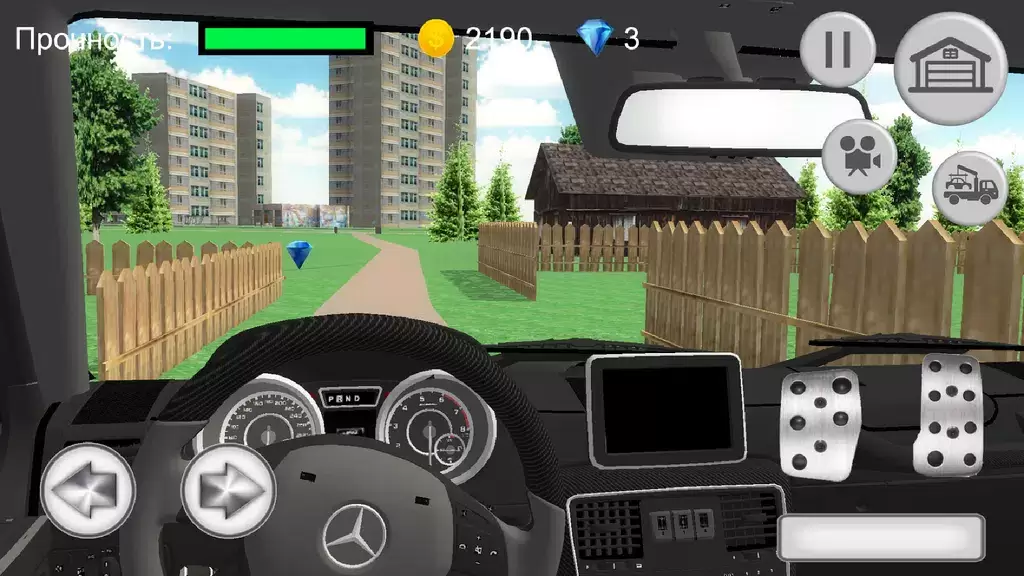Click the blank gray bar under the pedals
Image resolution: width=1024 pixels, height=576 pixels.
pyautogui.click(x=881, y=538)
